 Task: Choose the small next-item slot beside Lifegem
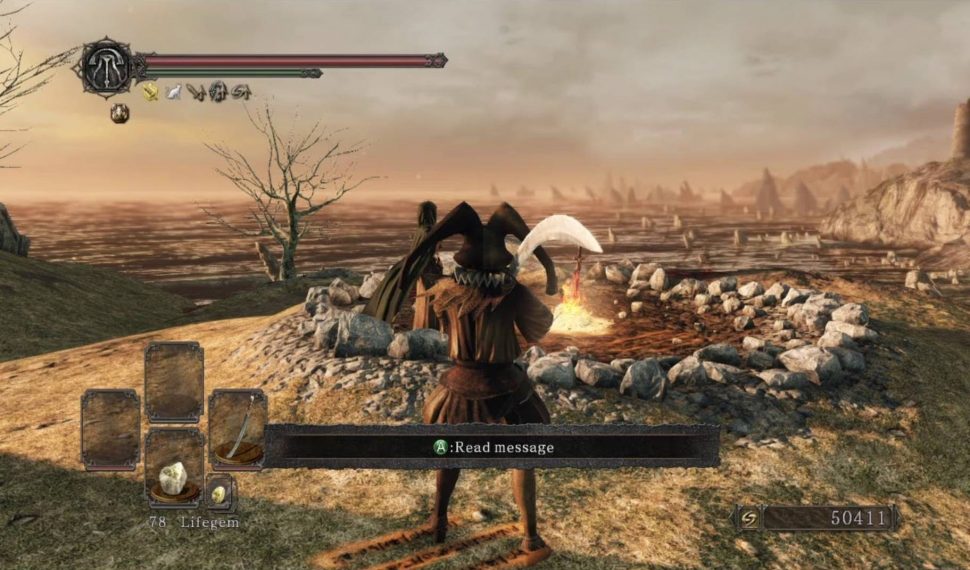coord(220,492)
